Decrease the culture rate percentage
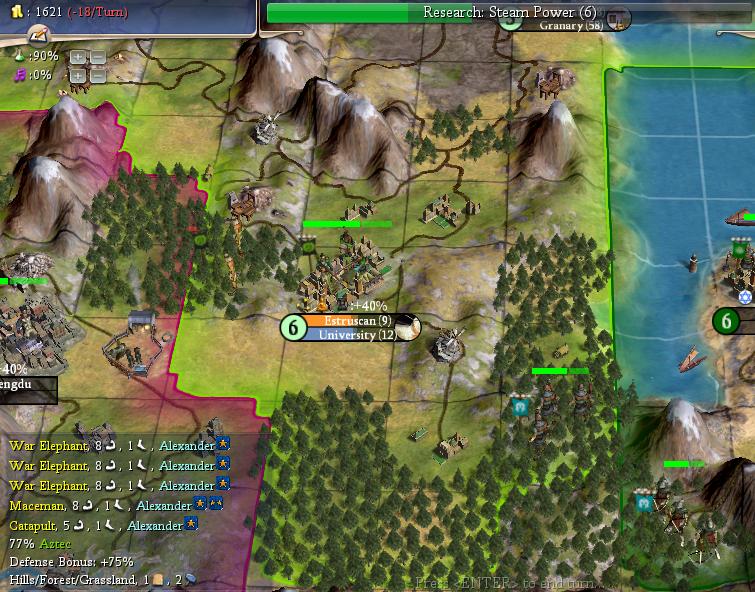 point(97,75)
